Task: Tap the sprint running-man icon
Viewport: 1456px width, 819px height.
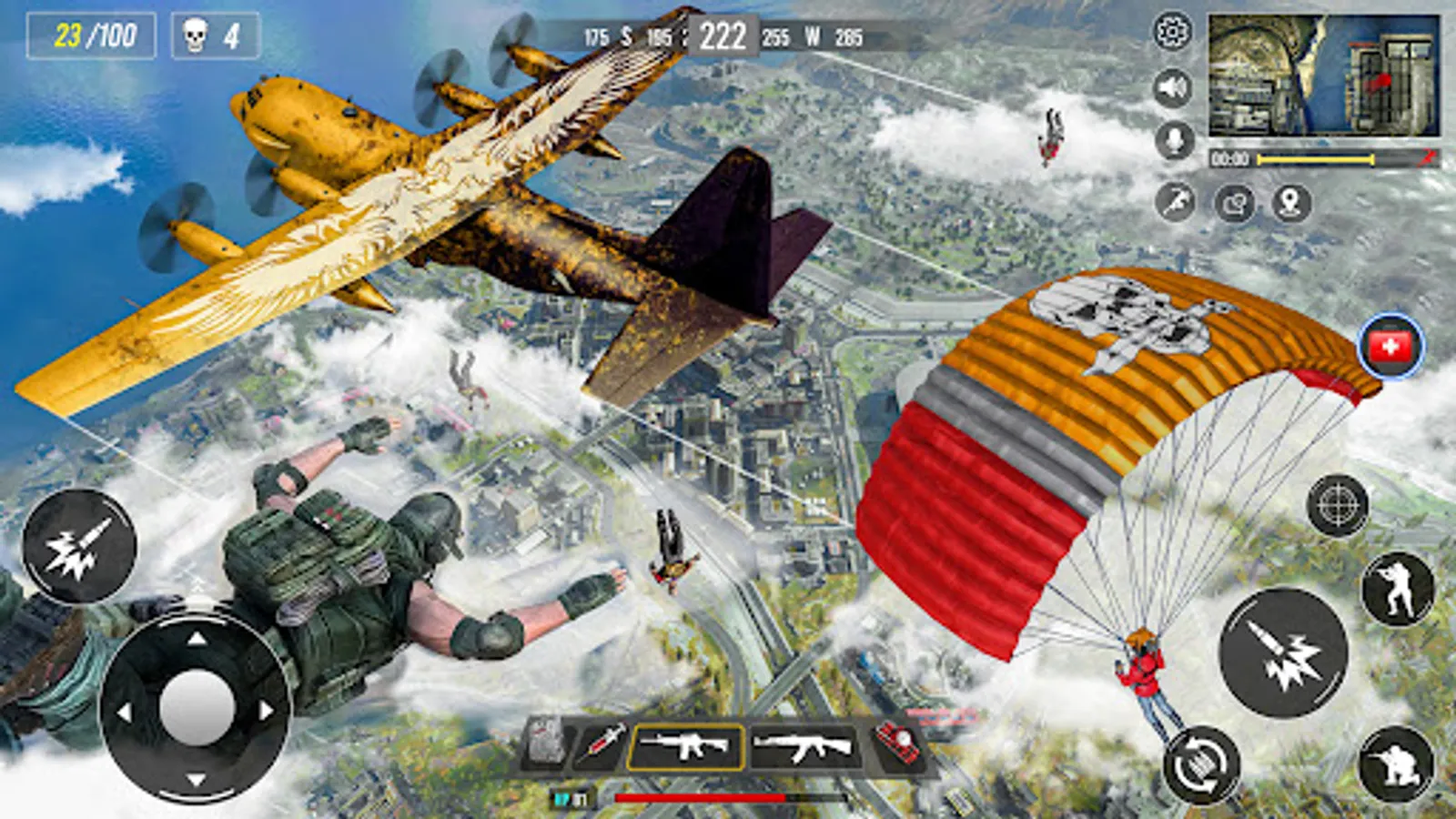Action: (1175, 201)
